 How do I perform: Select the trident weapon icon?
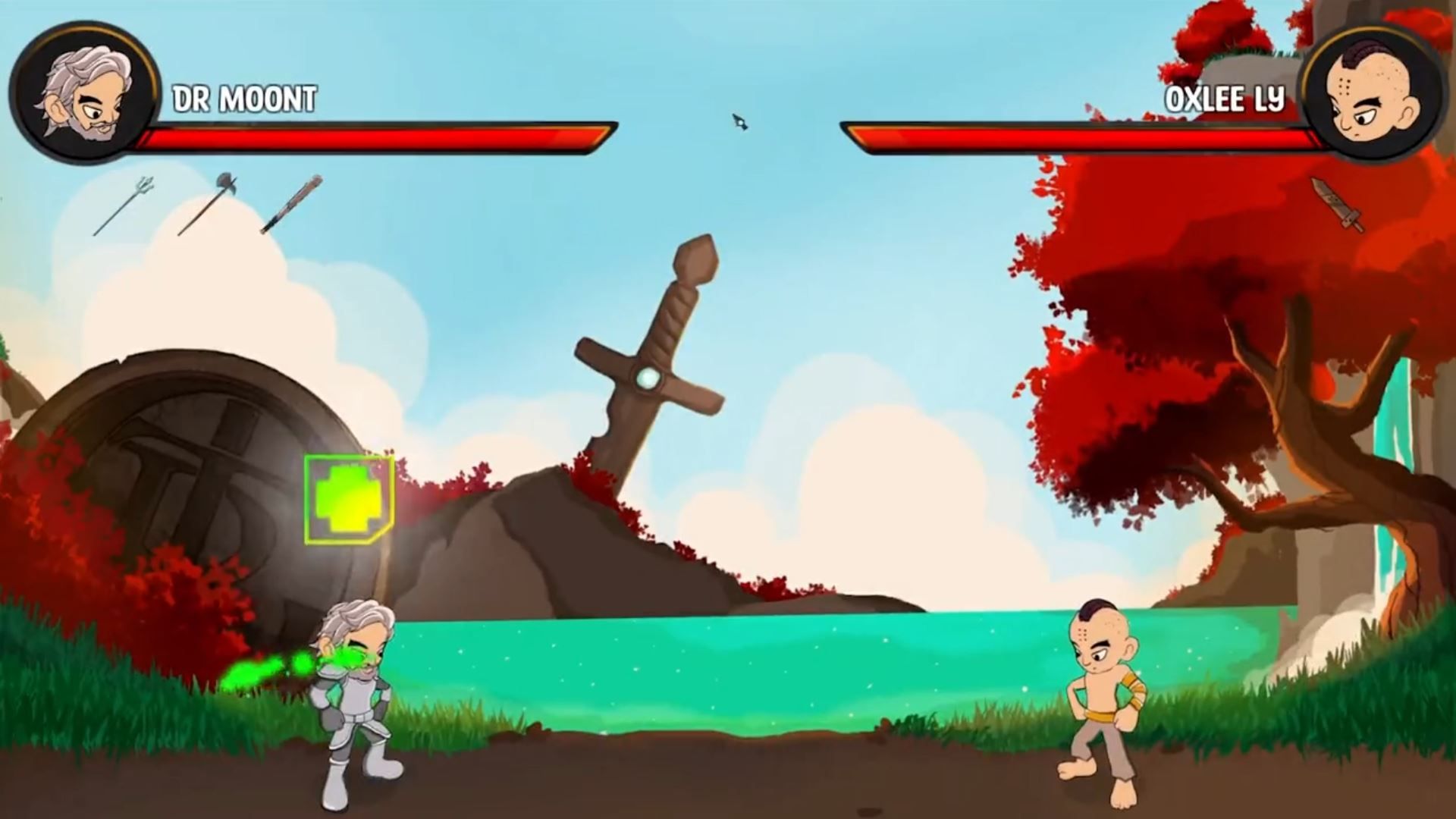[x=124, y=206]
